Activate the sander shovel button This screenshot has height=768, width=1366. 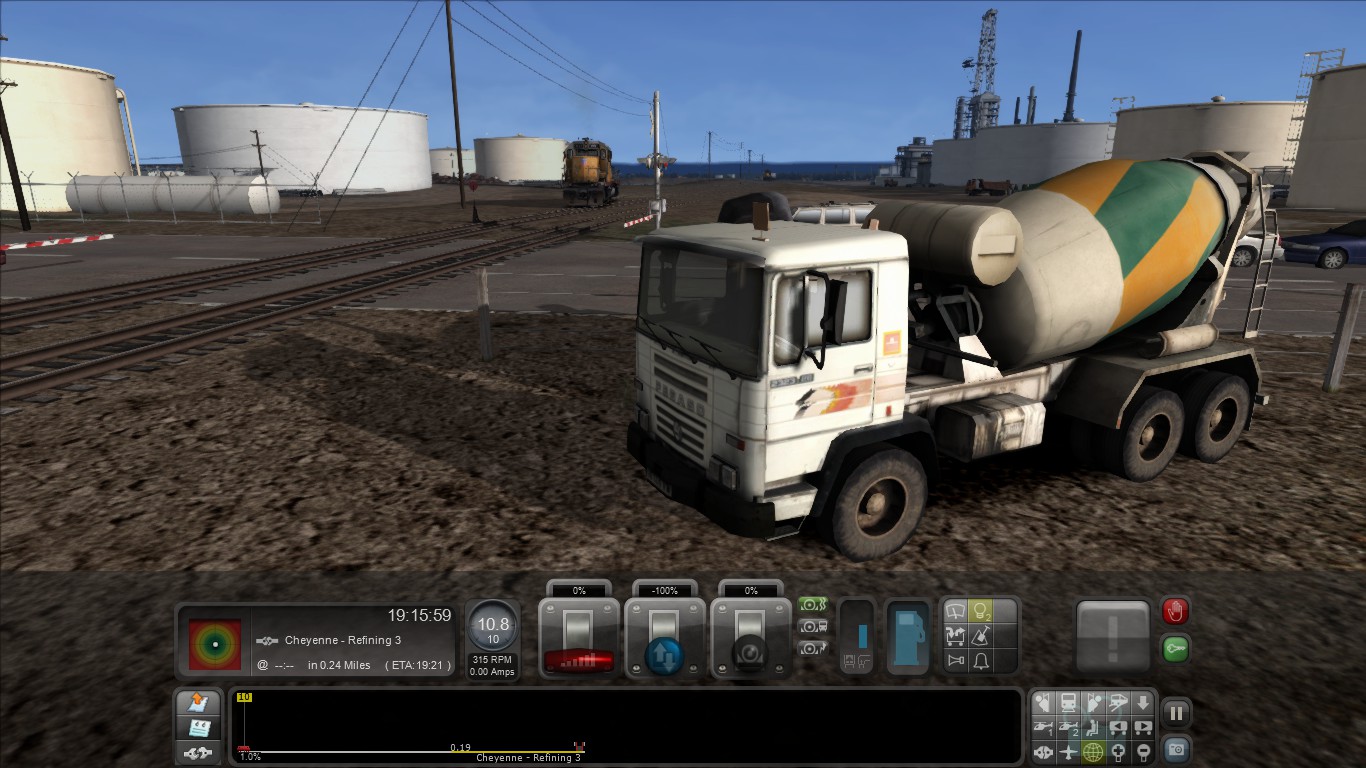(981, 636)
